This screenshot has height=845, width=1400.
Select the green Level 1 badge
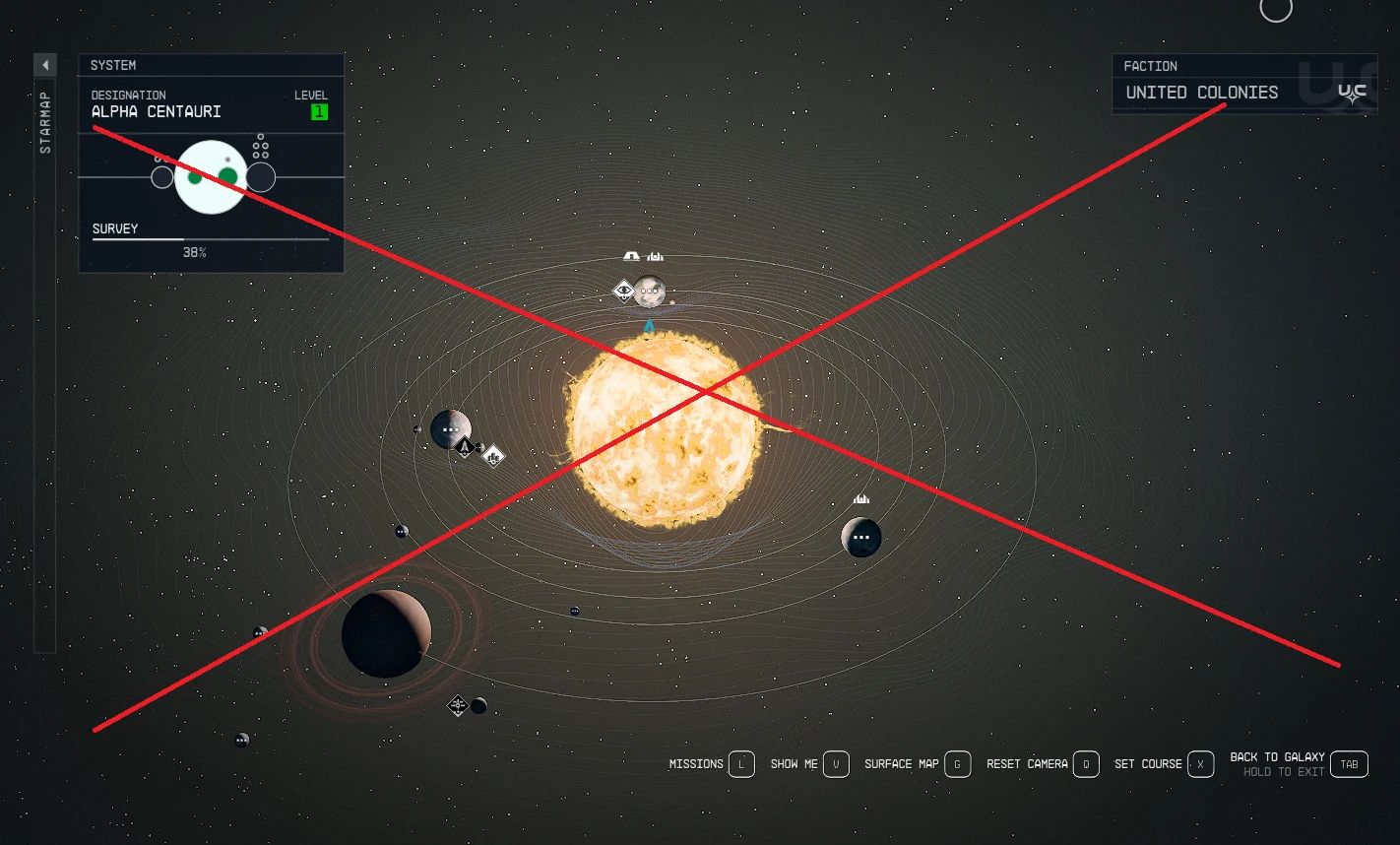(318, 111)
